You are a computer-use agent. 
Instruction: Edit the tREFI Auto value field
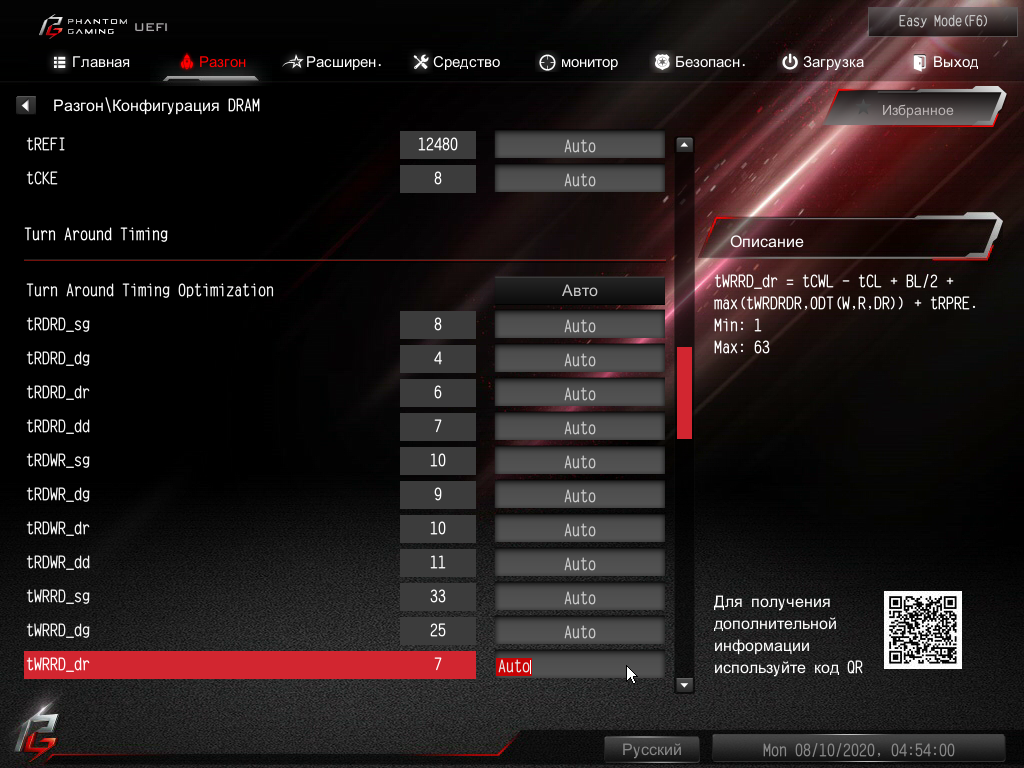click(x=580, y=146)
